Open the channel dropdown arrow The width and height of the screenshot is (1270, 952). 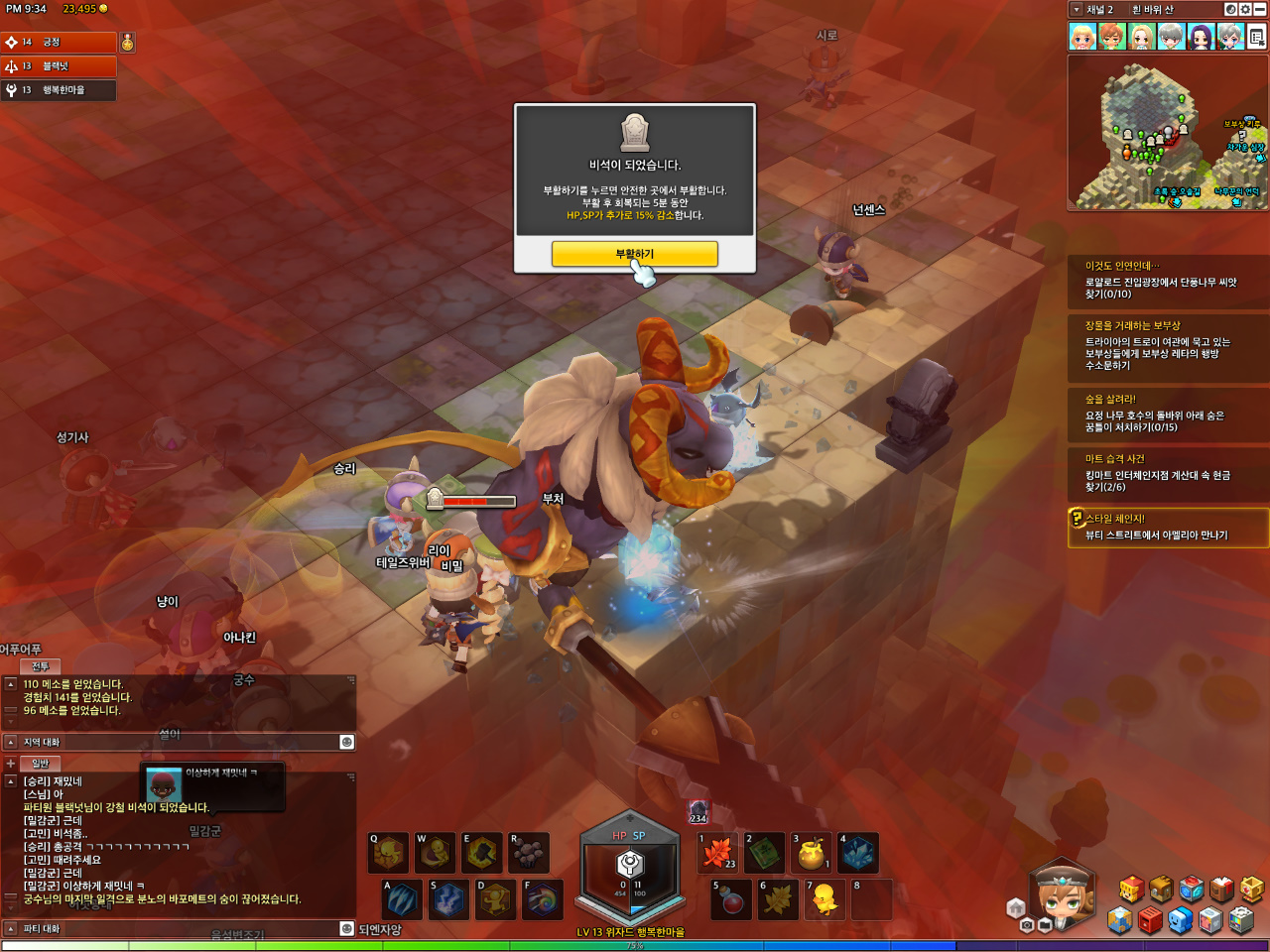(x=1077, y=10)
